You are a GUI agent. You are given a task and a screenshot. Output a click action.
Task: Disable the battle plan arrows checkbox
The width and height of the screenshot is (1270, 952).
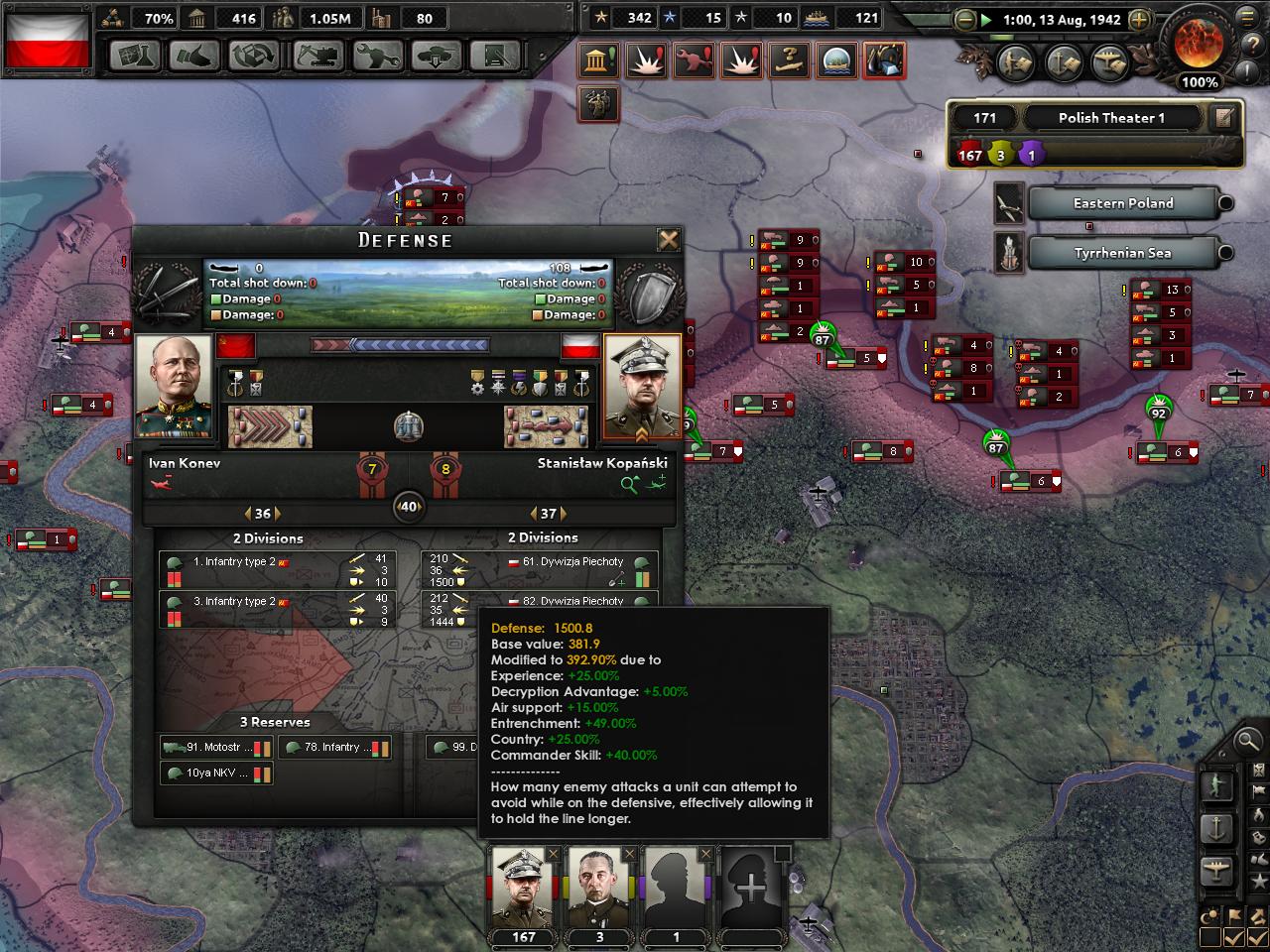click(1256, 935)
